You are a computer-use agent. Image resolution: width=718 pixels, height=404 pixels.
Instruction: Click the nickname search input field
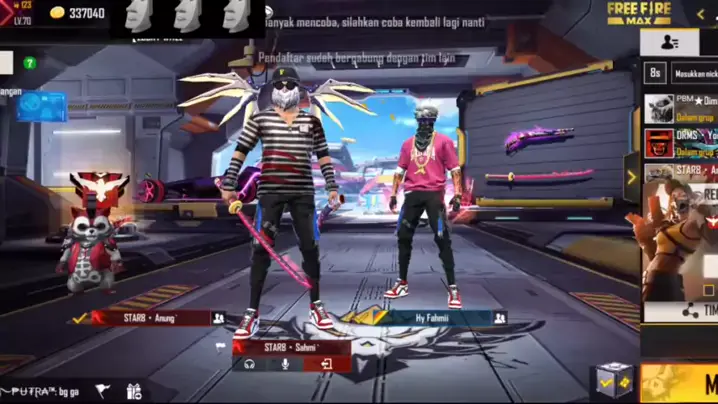pos(696,73)
